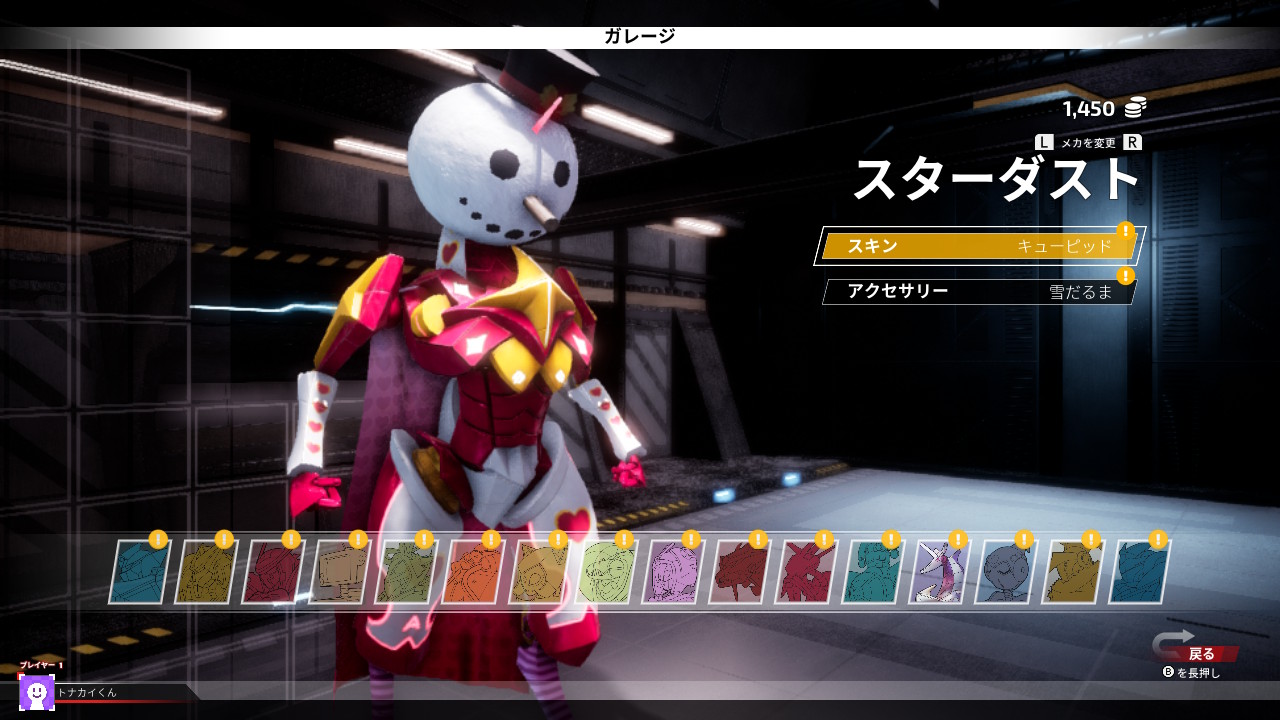Open the アクセサリー accessory option row
This screenshot has height=720, width=1280.
tap(978, 292)
